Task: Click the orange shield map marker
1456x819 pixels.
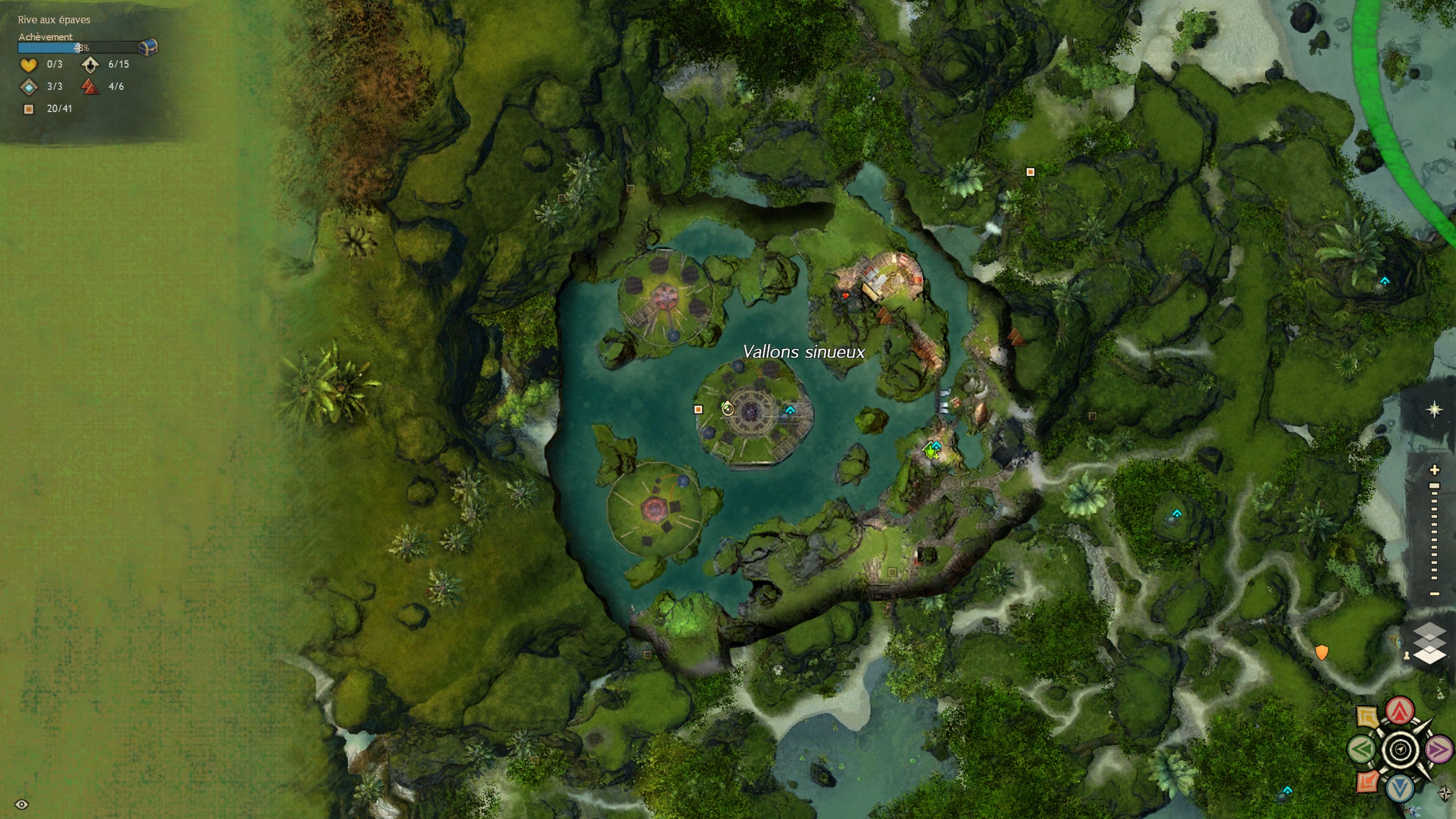Action: pyautogui.click(x=1322, y=652)
